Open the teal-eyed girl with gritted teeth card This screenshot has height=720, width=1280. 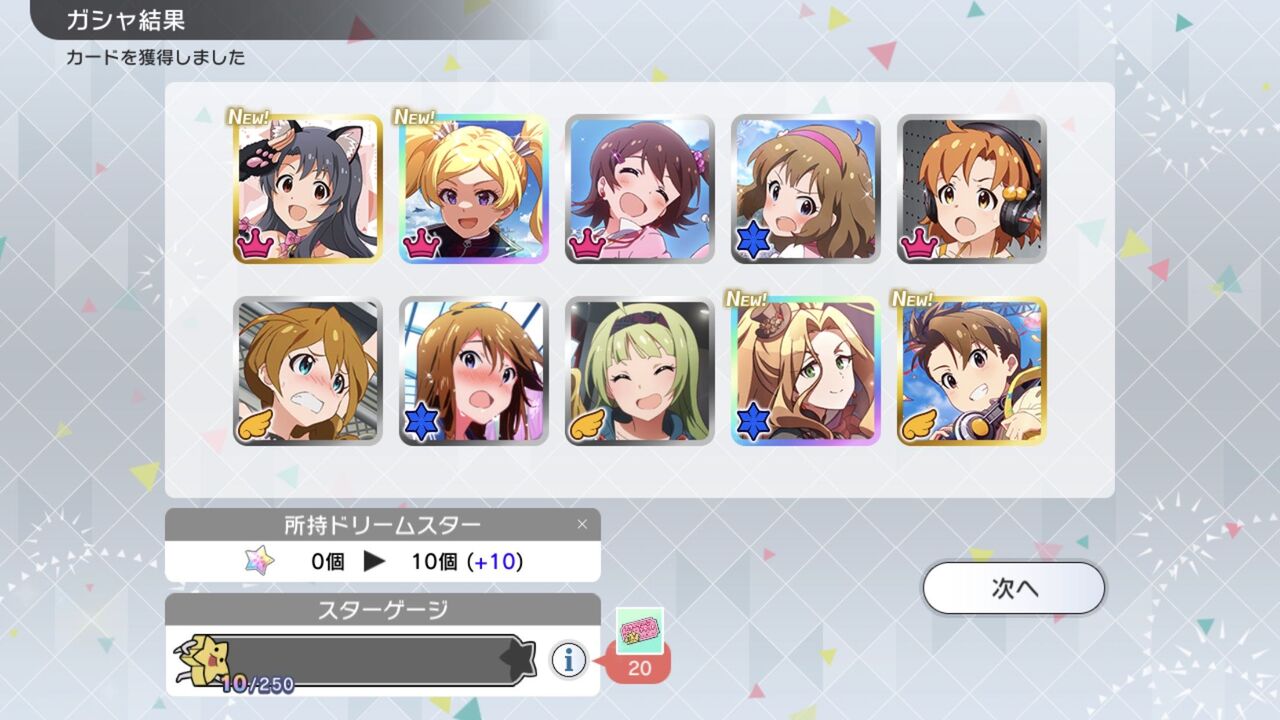[x=308, y=371]
